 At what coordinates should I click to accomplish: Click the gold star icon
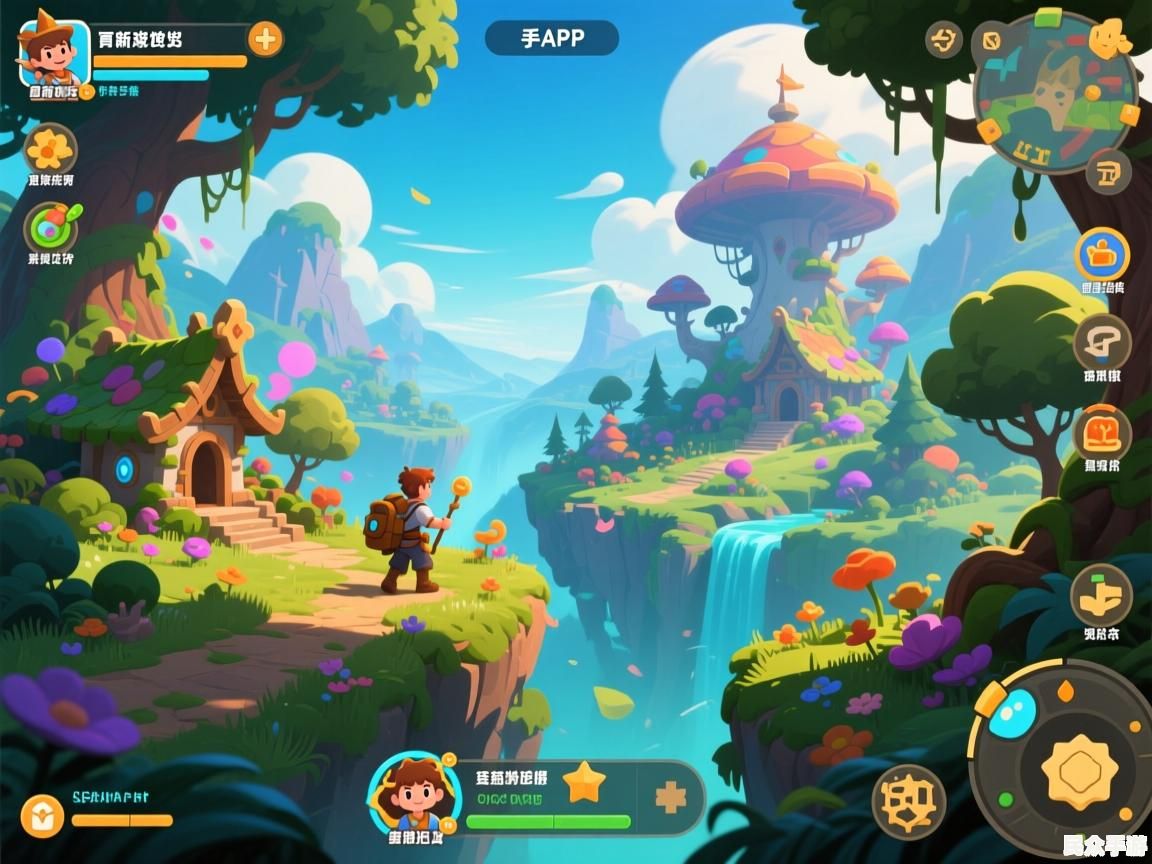[x=584, y=783]
